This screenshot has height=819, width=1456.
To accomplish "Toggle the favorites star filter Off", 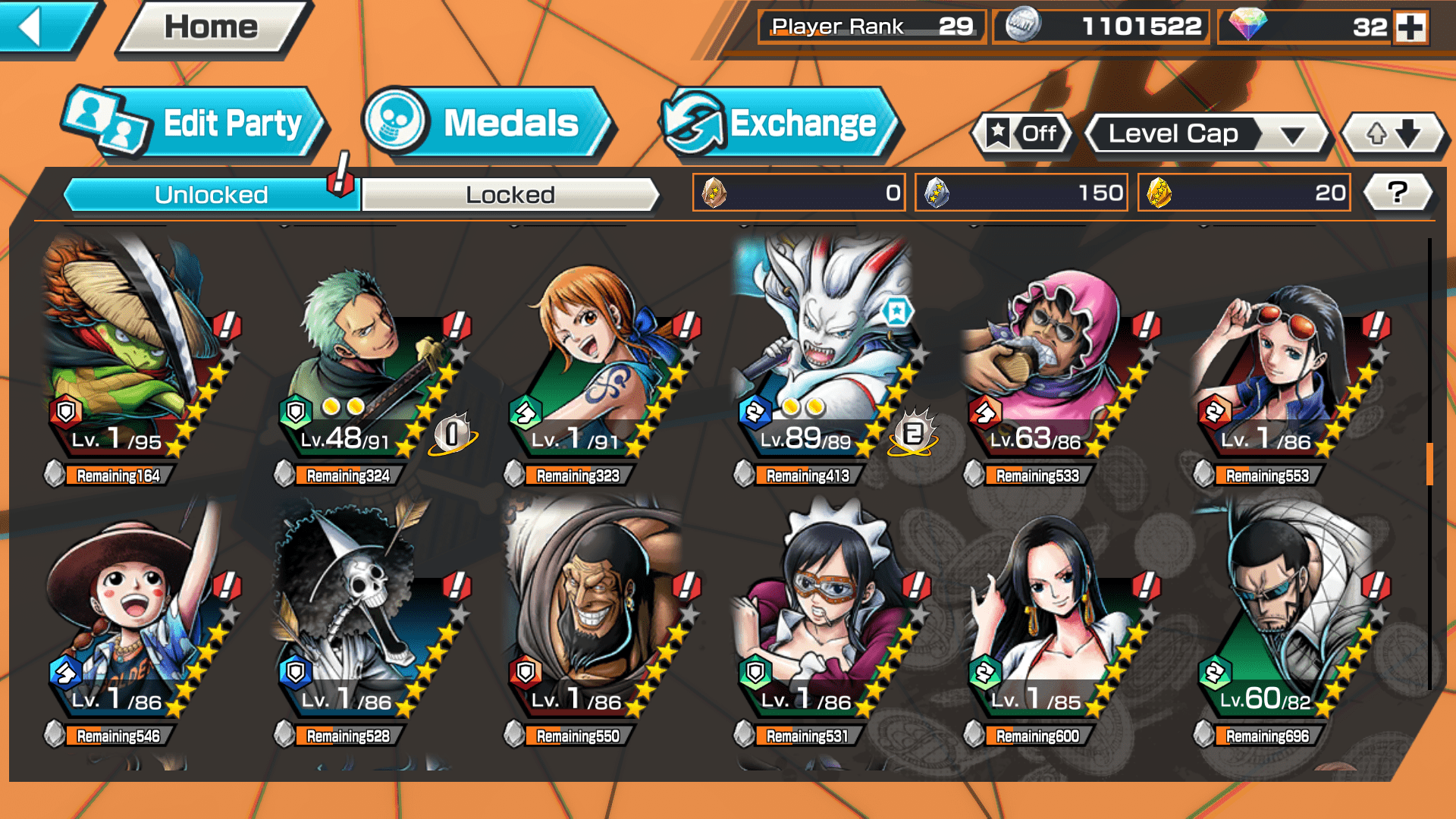I will click(1023, 134).
